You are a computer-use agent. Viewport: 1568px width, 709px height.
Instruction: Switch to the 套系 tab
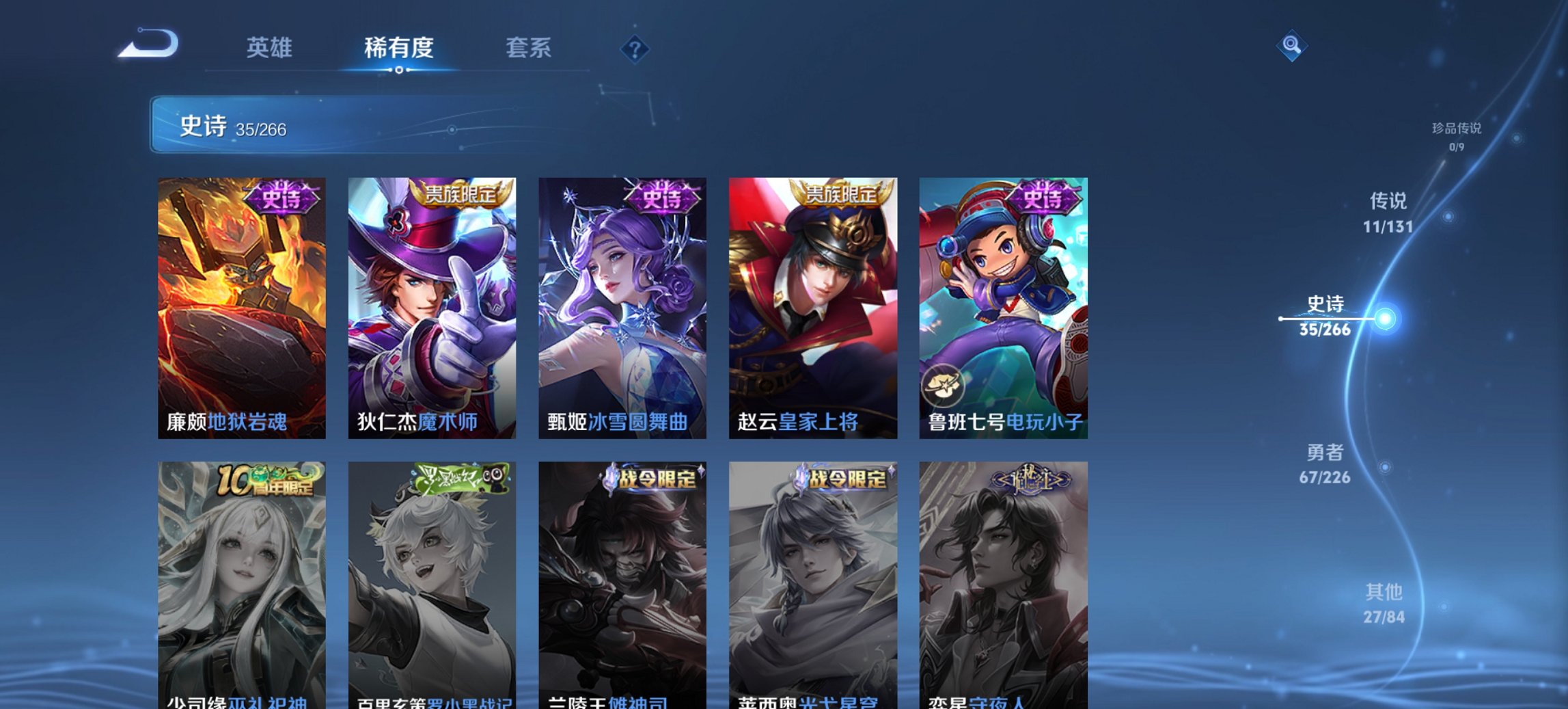pyautogui.click(x=528, y=48)
